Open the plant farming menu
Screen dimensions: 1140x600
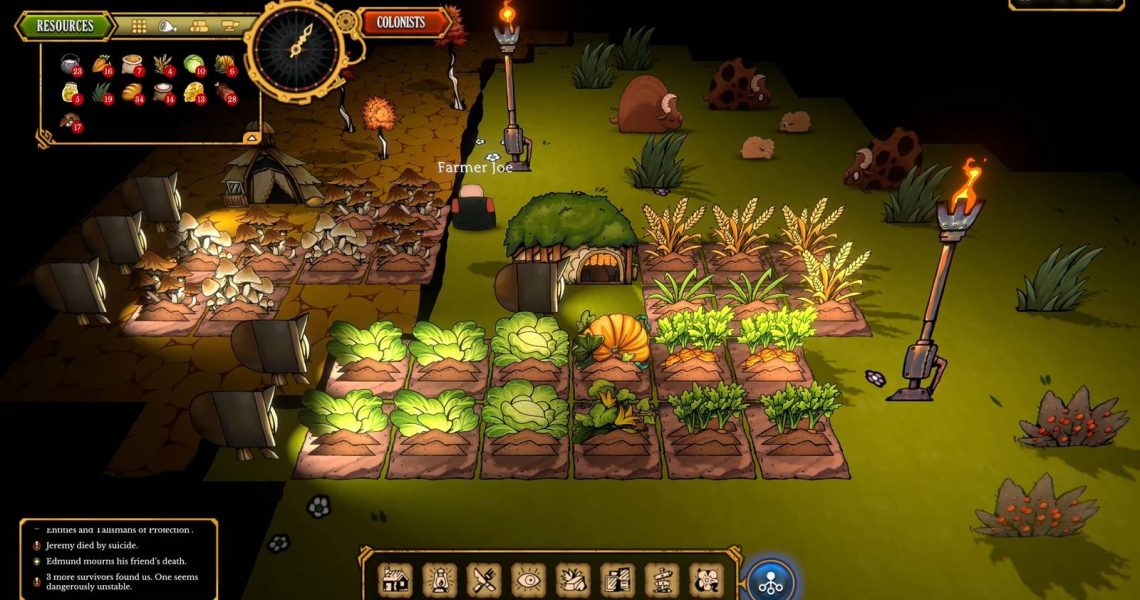pyautogui.click(x=573, y=579)
